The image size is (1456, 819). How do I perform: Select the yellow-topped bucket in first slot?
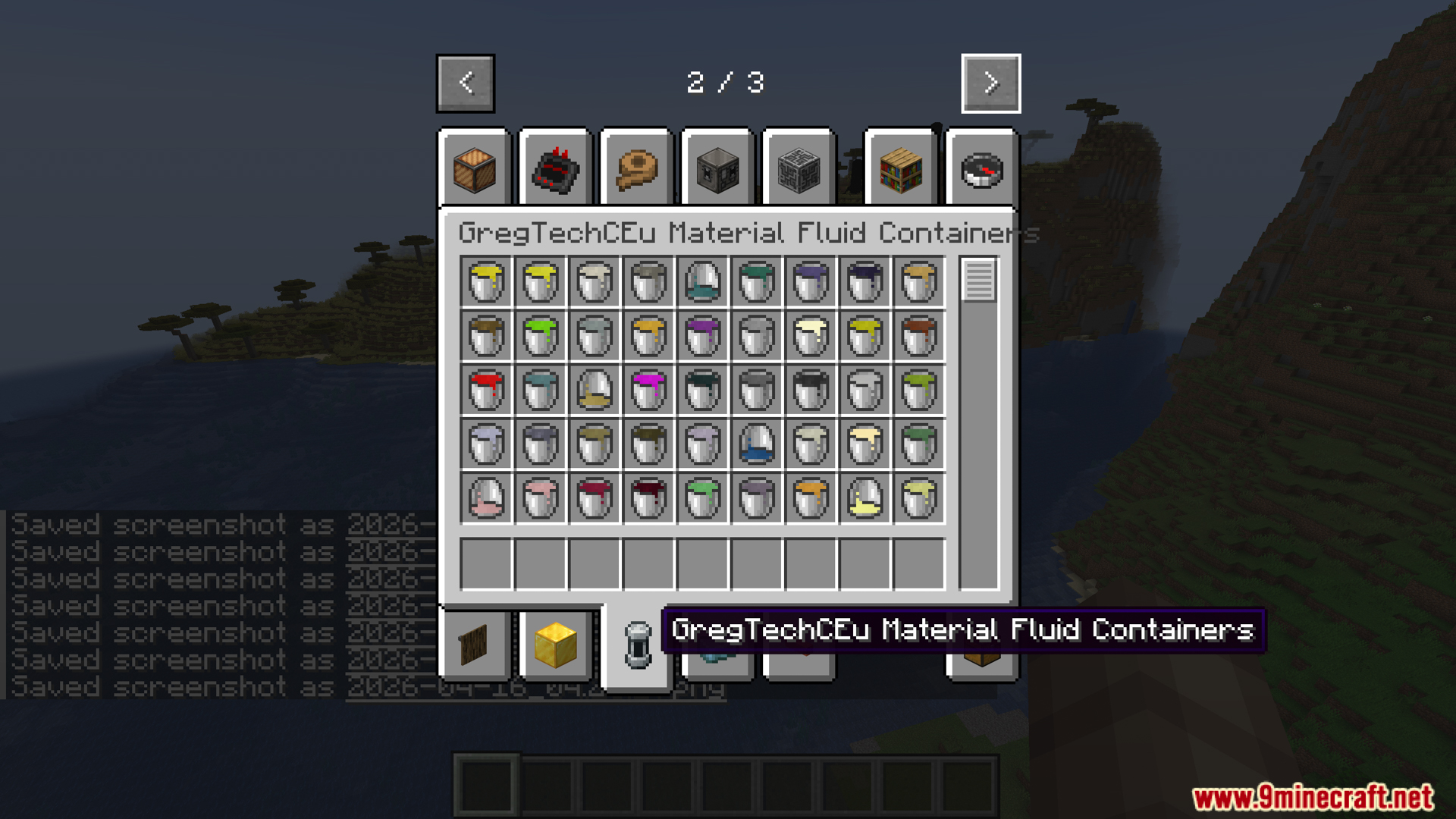click(x=485, y=281)
